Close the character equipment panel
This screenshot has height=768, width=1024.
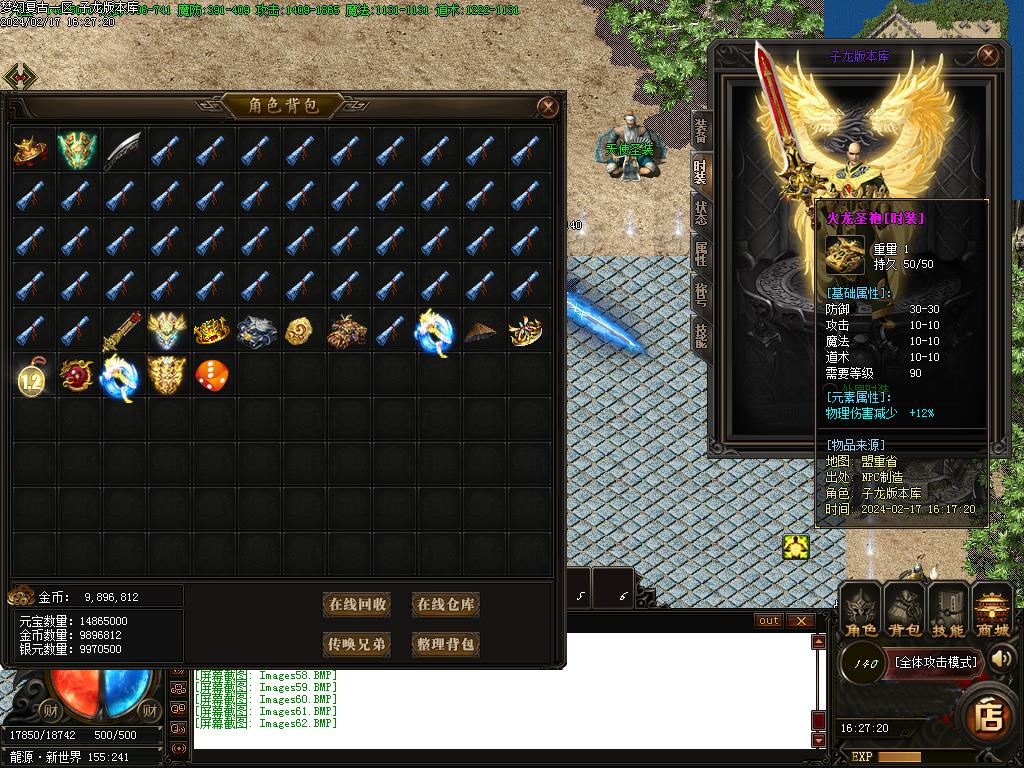(988, 55)
